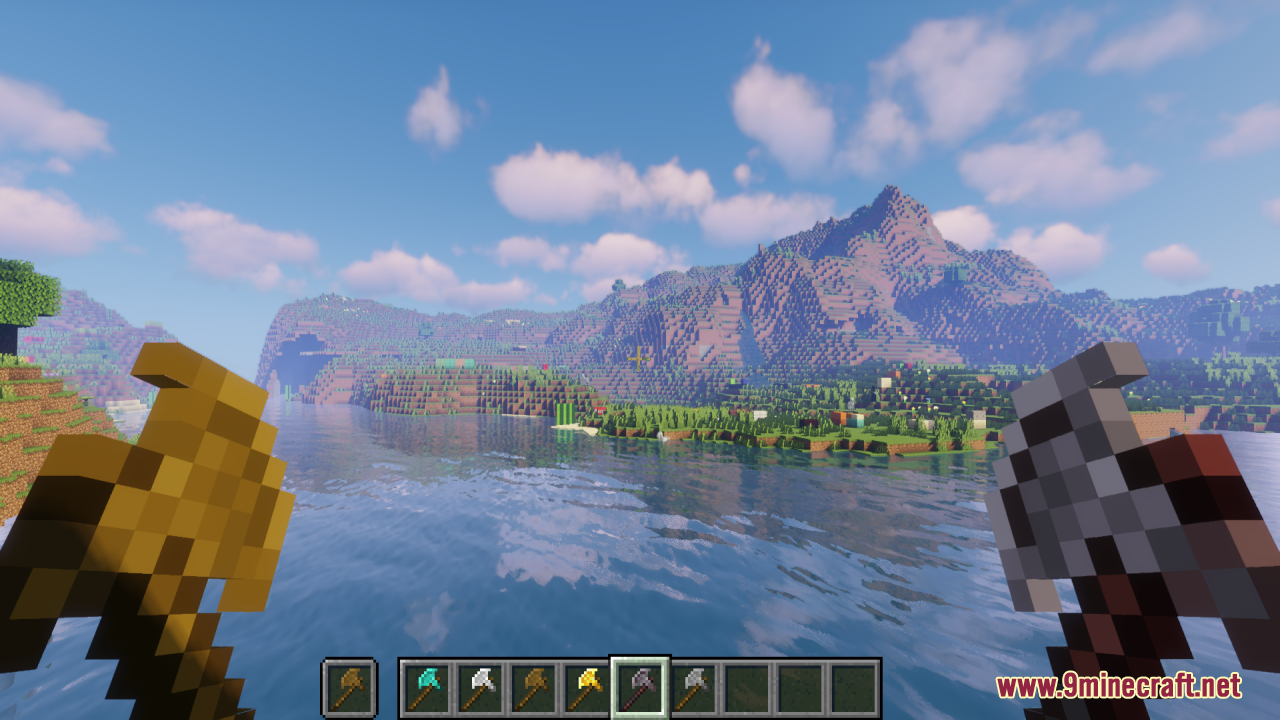Choose the golden axe in the hotbar
This screenshot has width=1280, height=720.
click(586, 688)
